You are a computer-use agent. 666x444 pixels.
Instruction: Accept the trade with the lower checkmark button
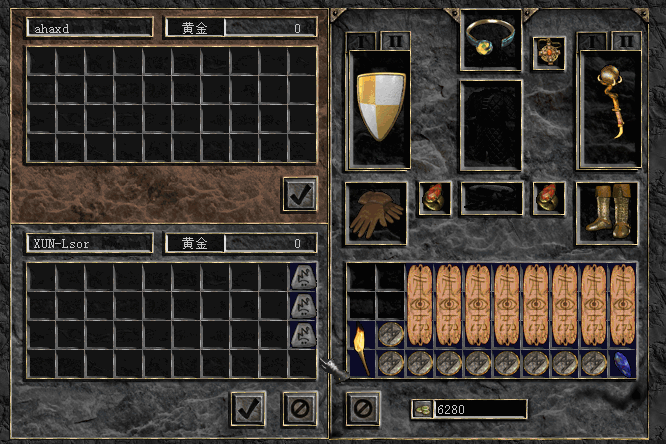coord(248,408)
